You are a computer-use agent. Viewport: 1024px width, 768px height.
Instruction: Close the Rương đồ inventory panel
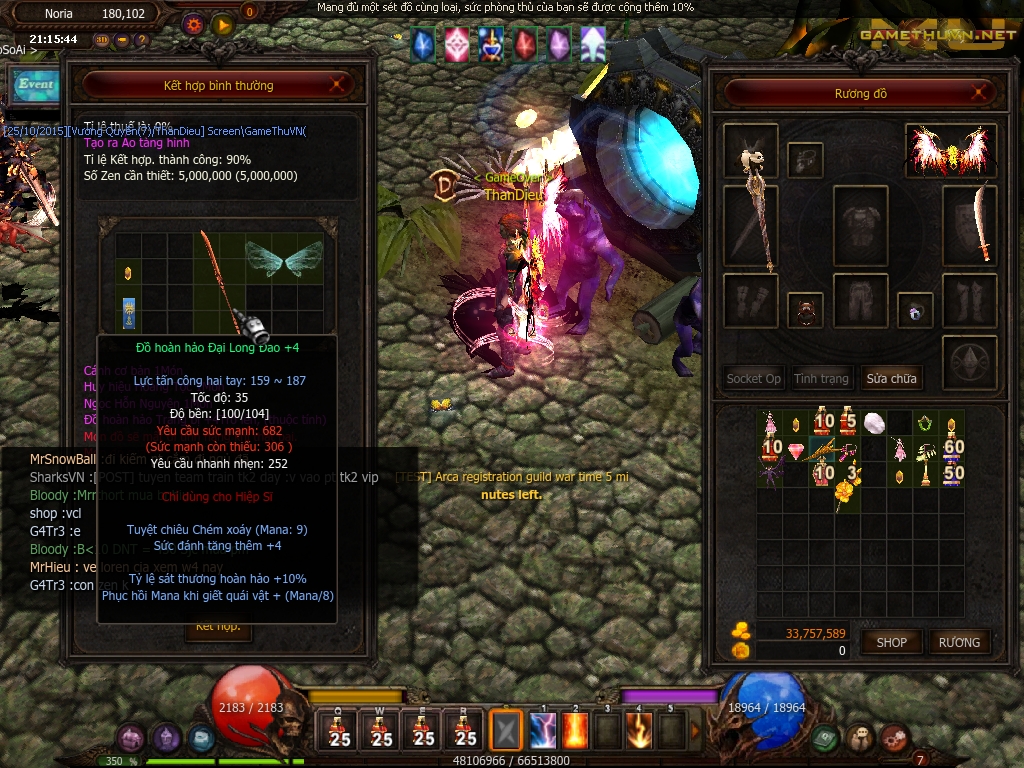[982, 94]
